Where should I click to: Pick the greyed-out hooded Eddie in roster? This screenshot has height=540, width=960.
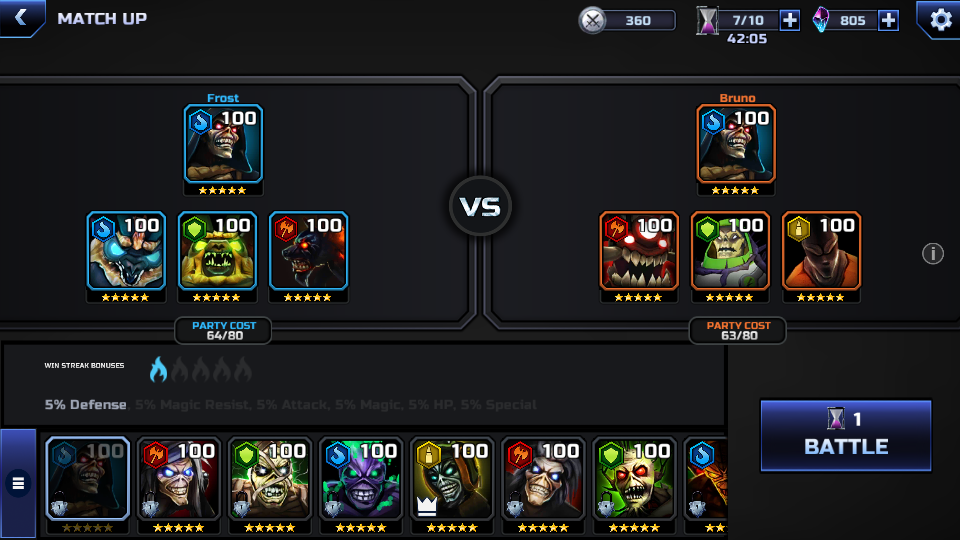pyautogui.click(x=87, y=479)
